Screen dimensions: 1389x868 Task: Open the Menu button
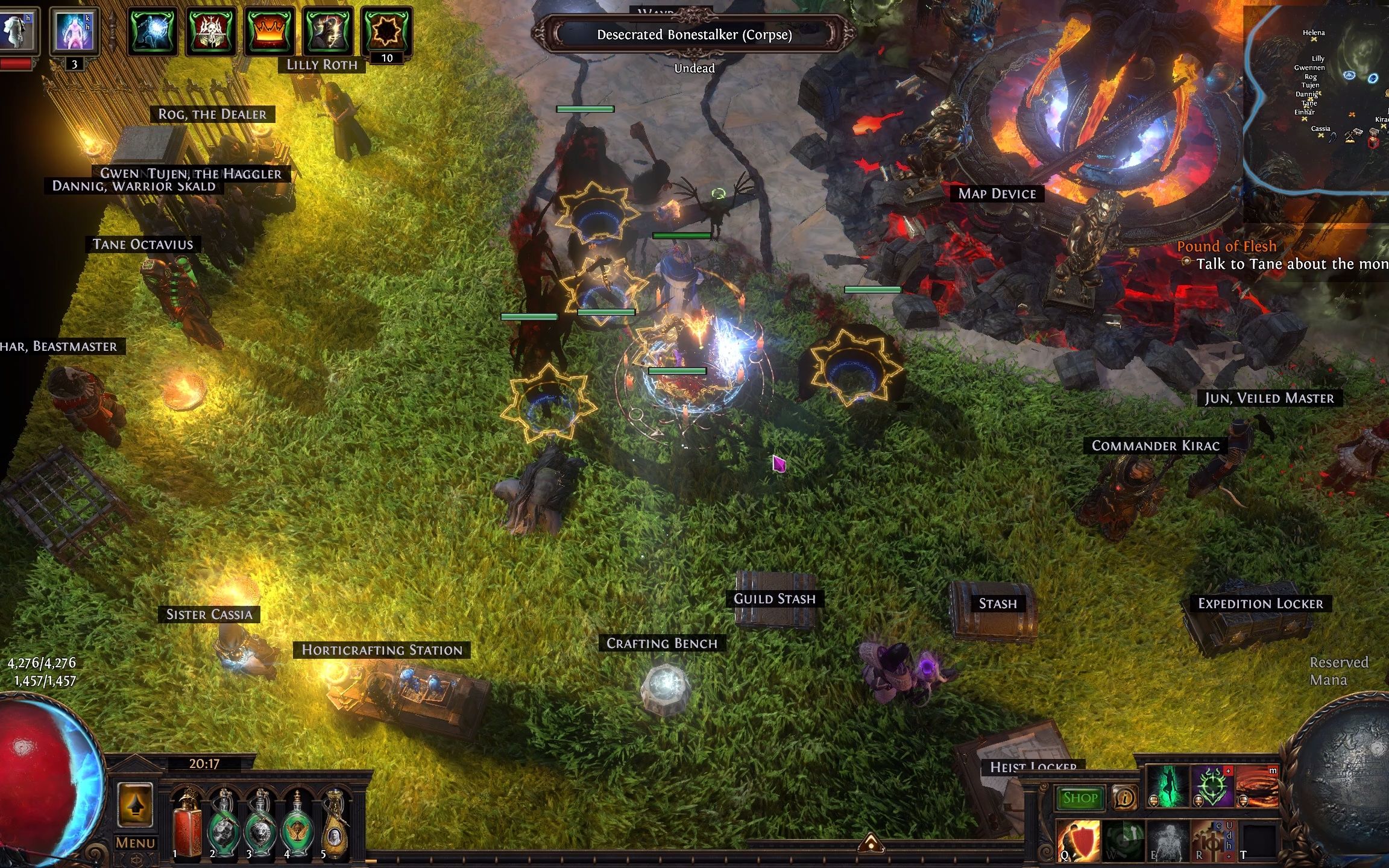[x=136, y=843]
